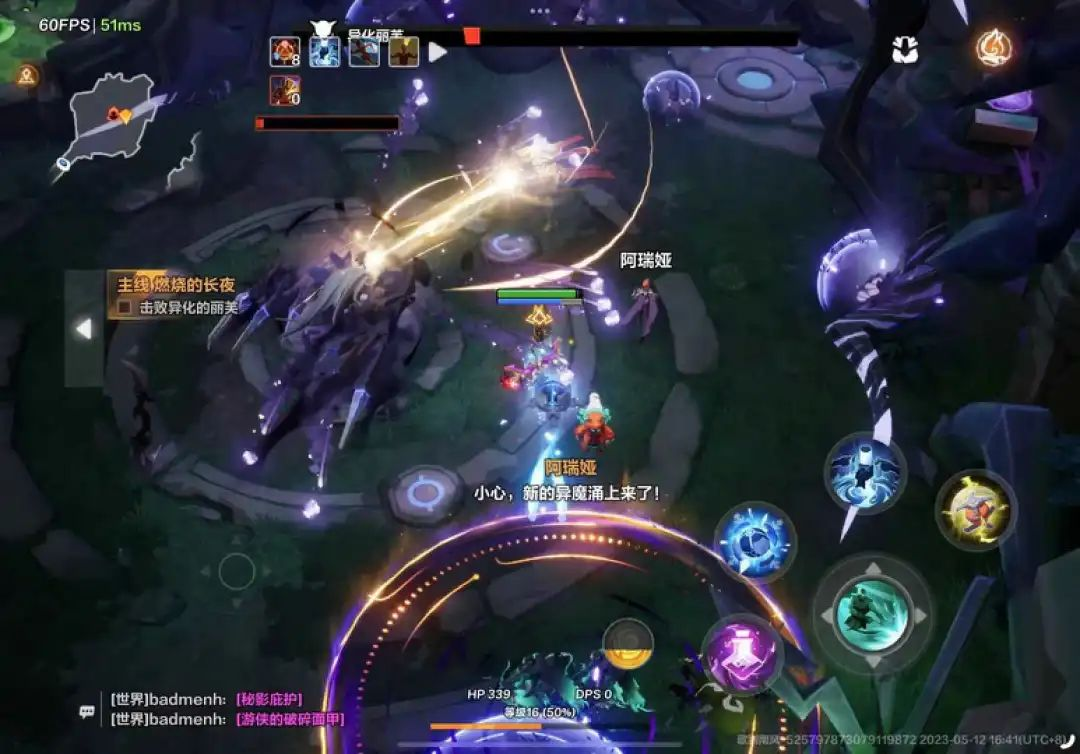
Task: Cast the blue vortex pillar skill
Action: pyautogui.click(x=865, y=473)
